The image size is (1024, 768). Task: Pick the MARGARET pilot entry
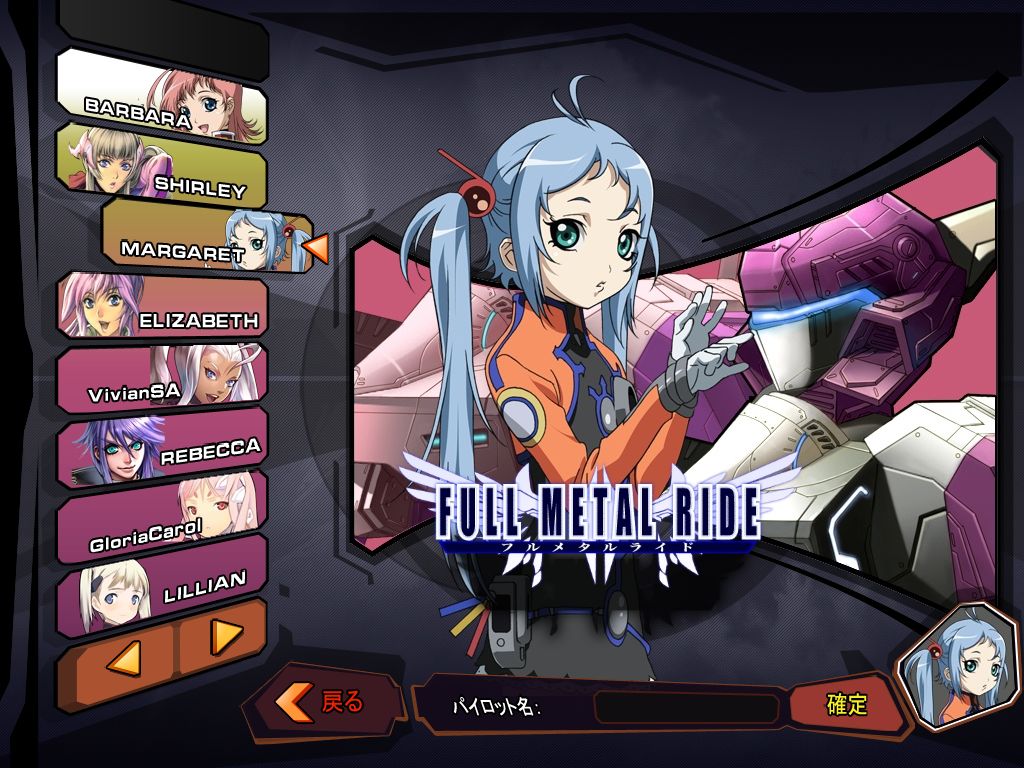pos(207,238)
